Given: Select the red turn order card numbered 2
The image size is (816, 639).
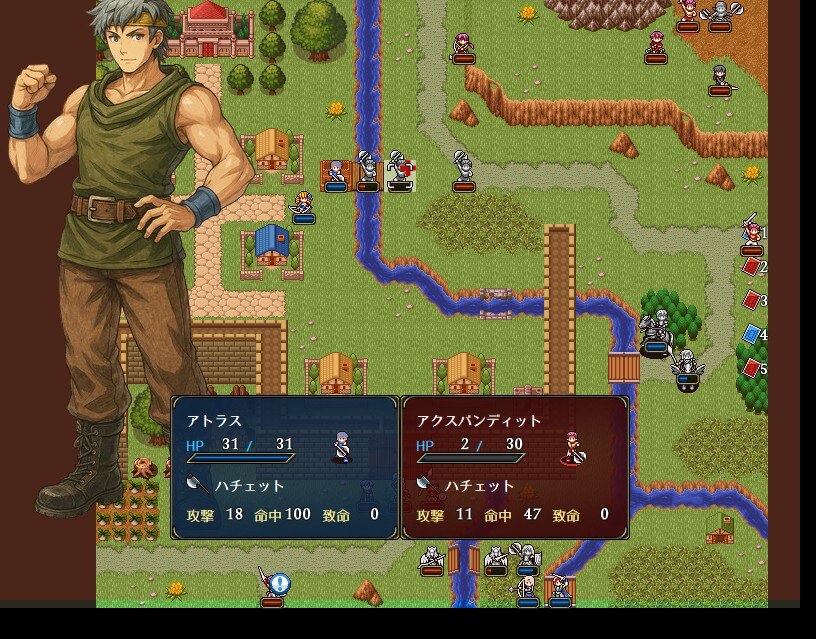Looking at the screenshot, I should tap(751, 267).
